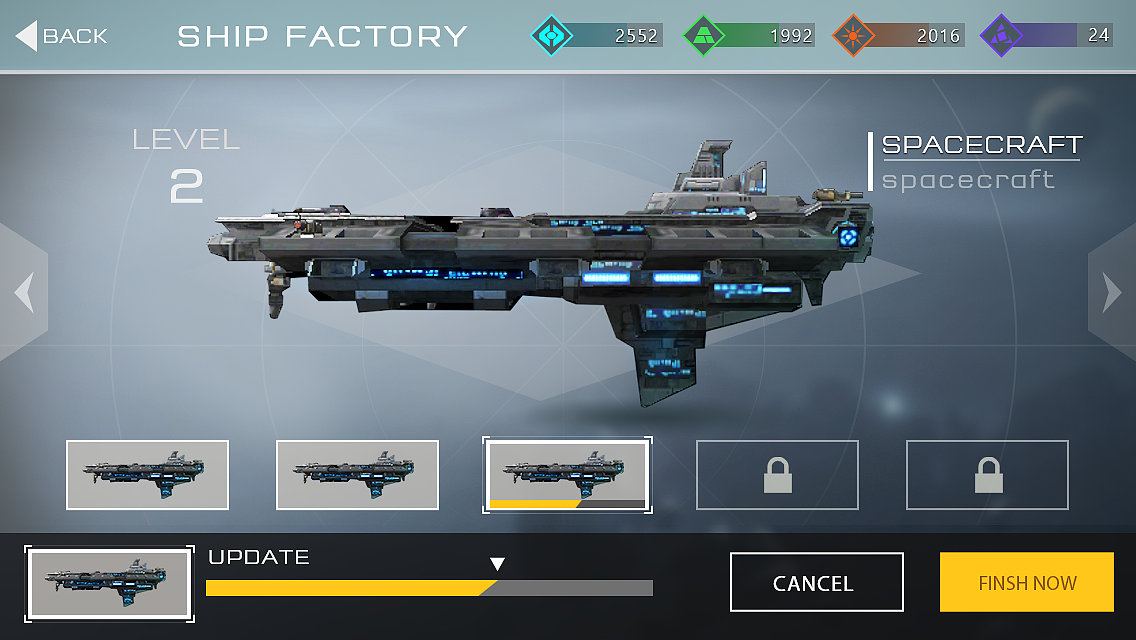Show the next ship with right arrow

[1111, 292]
